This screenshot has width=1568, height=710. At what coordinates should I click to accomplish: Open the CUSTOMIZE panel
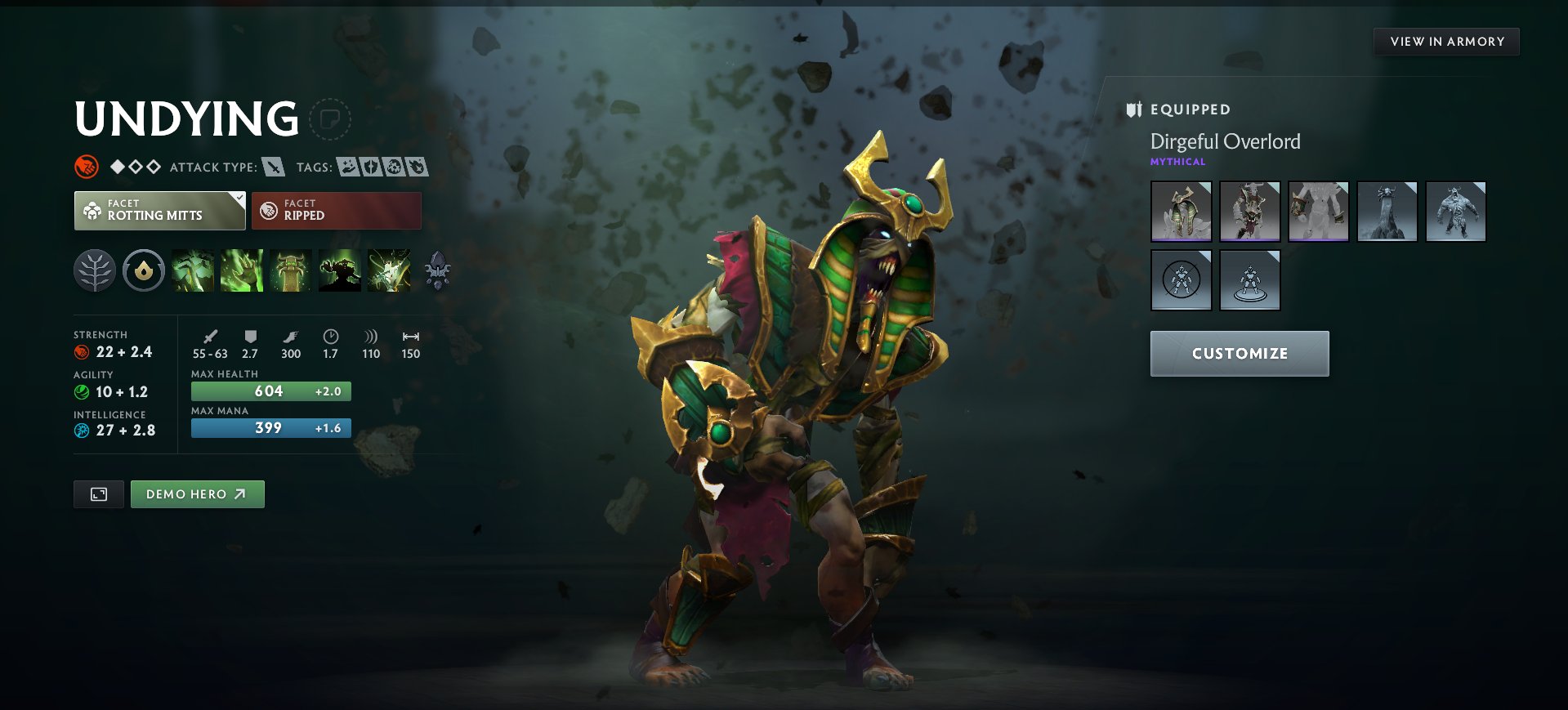point(1239,353)
